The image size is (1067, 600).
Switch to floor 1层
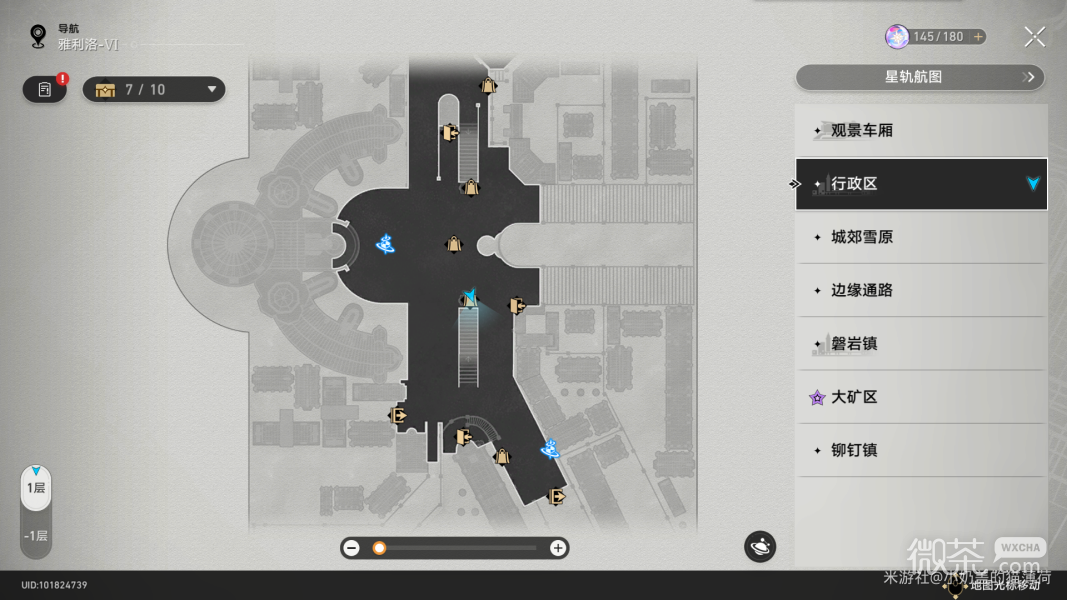tap(36, 488)
